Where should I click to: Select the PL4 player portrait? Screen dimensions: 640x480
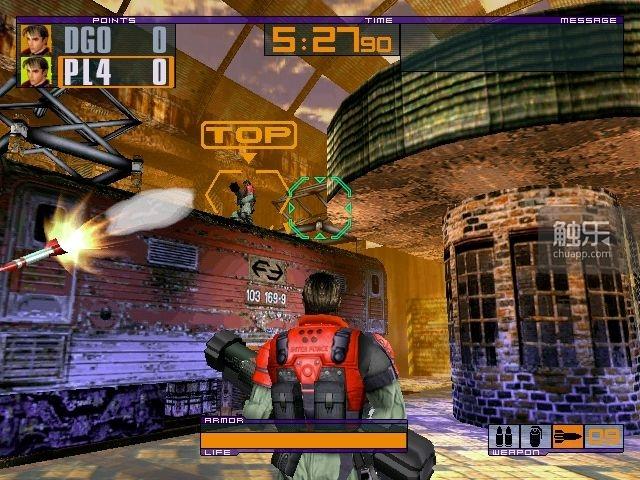point(35,72)
